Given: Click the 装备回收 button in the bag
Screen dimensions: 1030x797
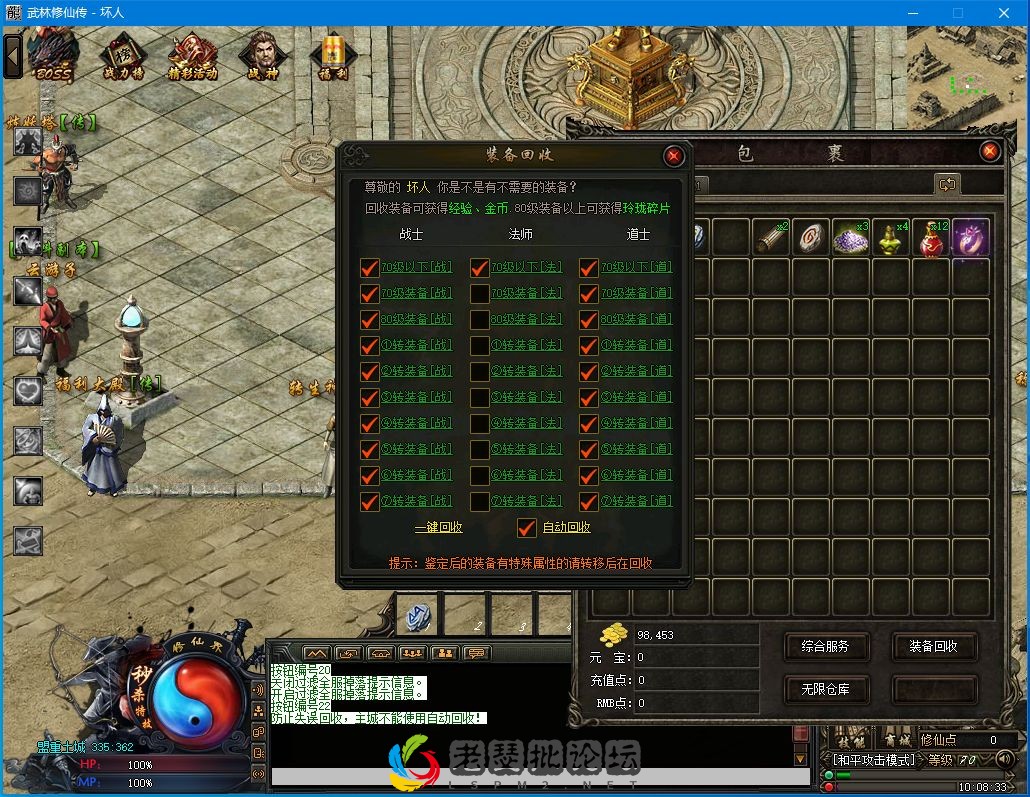Looking at the screenshot, I should [x=934, y=646].
